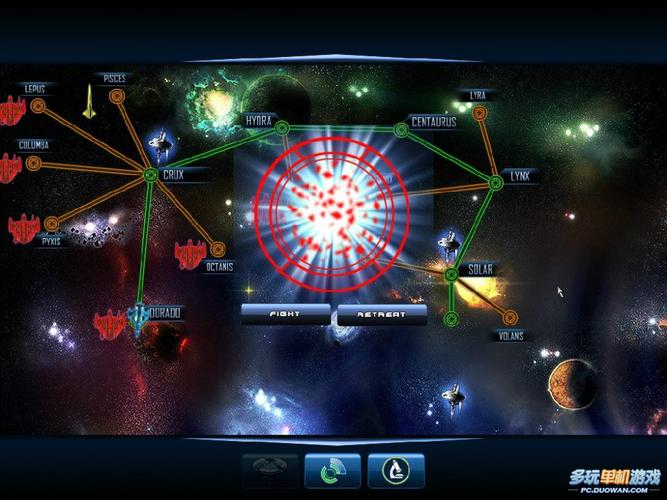
Task: Select the Columba star system node
Action: click(x=33, y=162)
